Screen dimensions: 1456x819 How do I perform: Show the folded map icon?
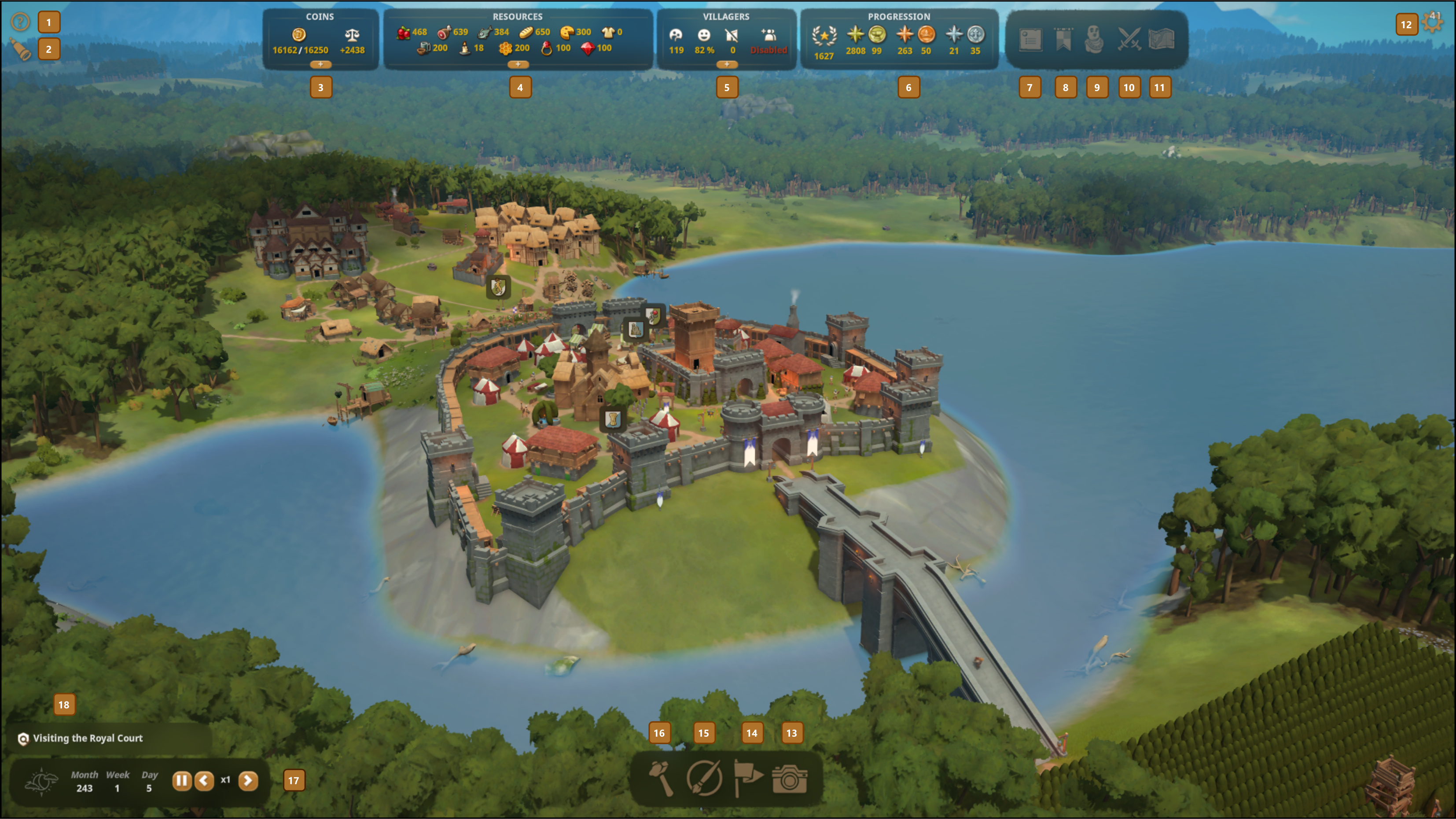[1162, 40]
